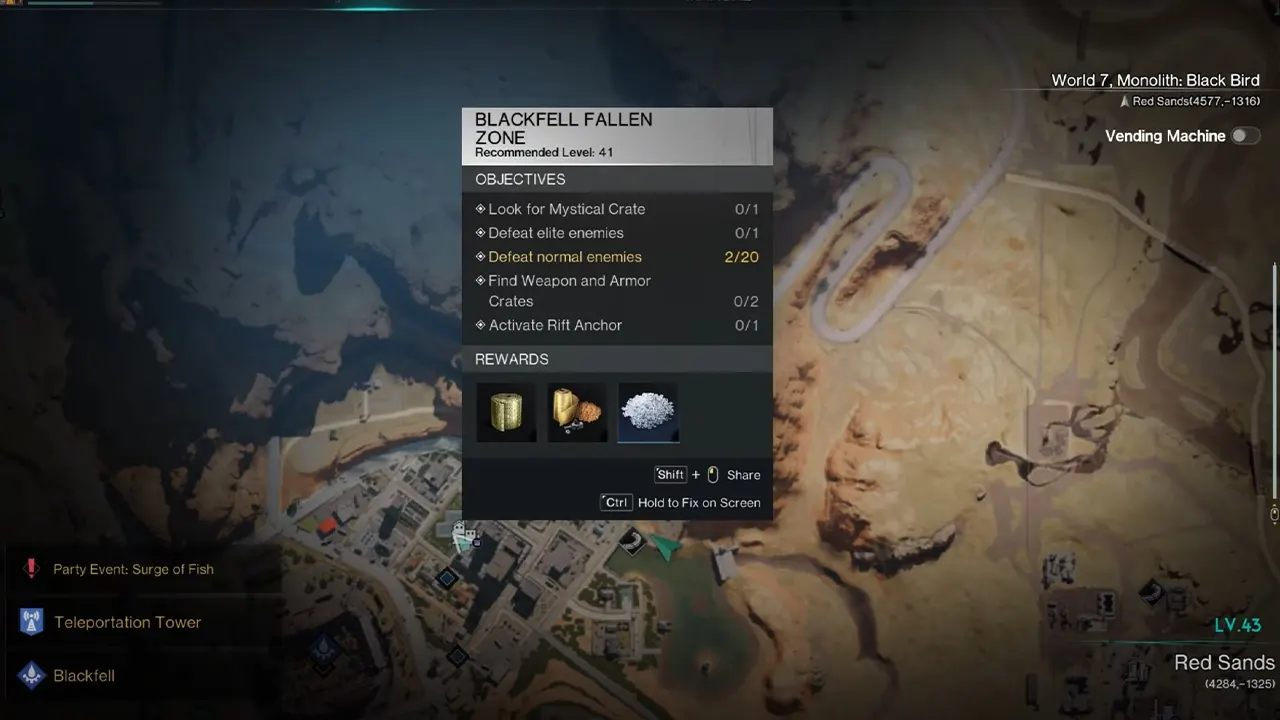Select the Party Event: Surge of Fish entry
1280x720 pixels.
point(133,569)
